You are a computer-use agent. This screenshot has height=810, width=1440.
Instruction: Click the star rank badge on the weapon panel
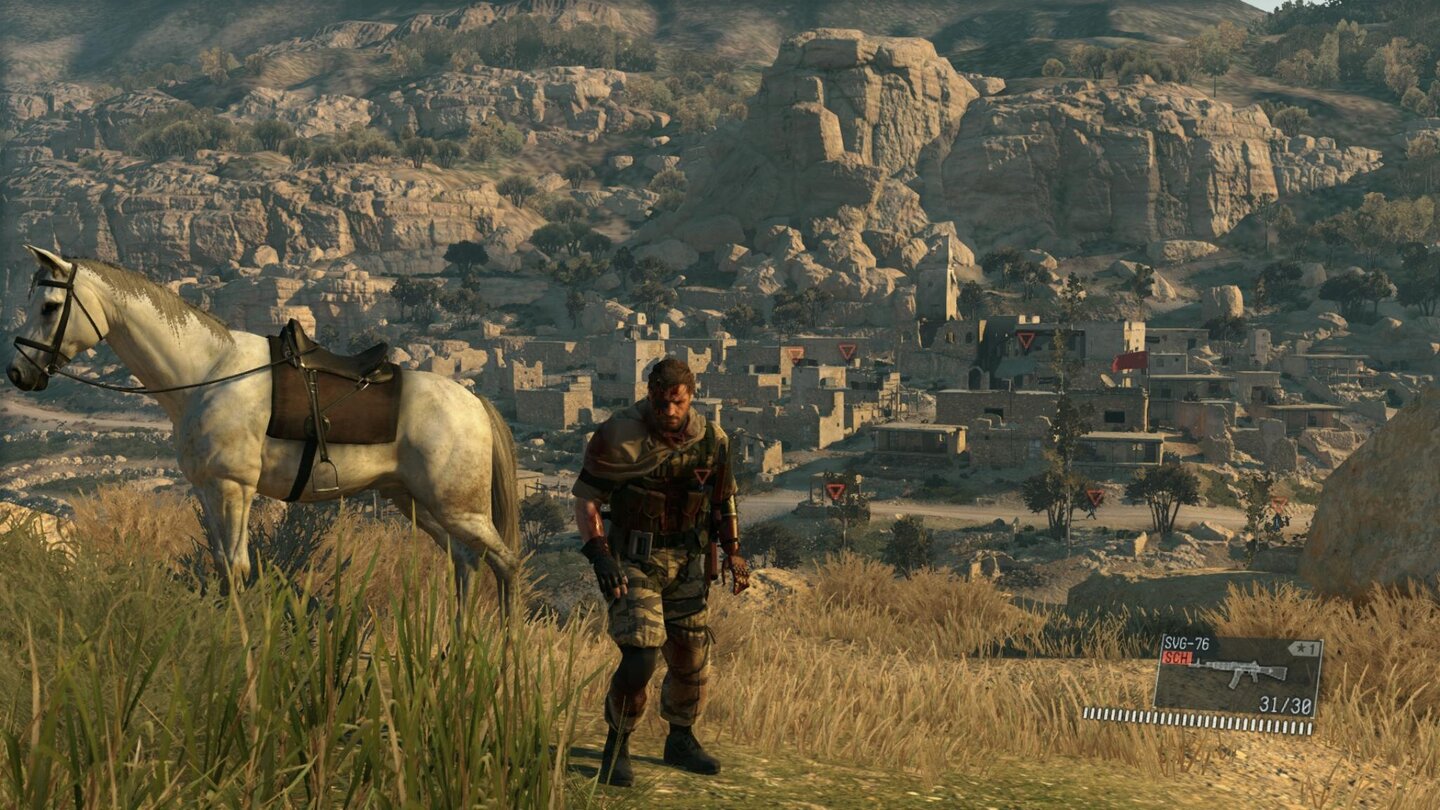[1304, 648]
